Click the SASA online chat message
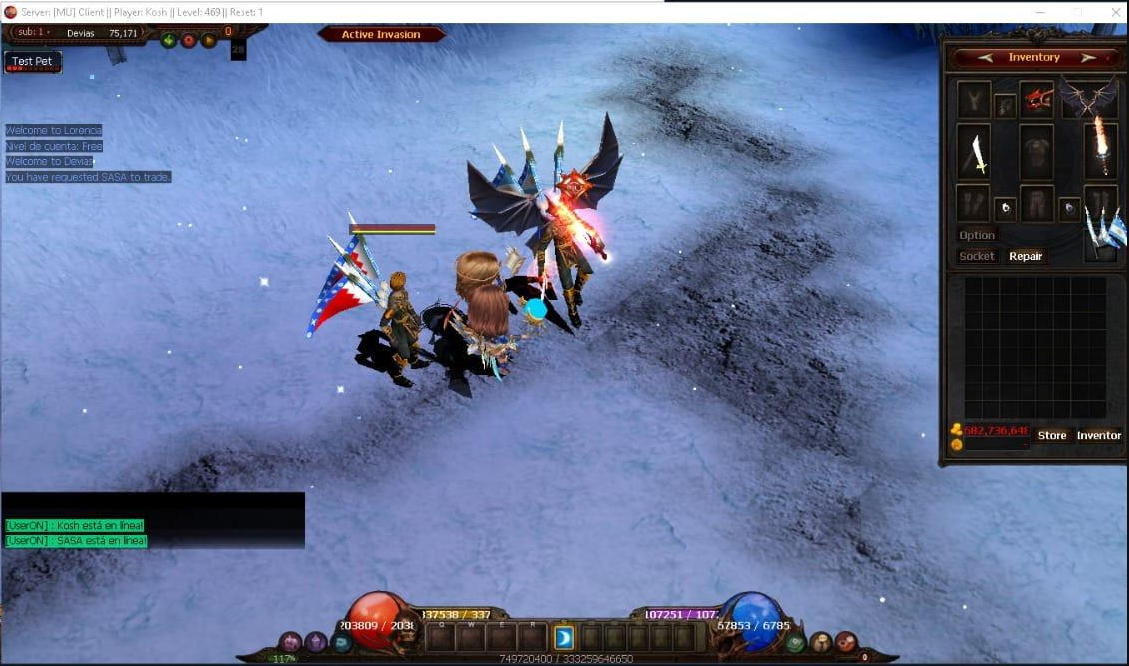1129x666 pixels. 76,541
